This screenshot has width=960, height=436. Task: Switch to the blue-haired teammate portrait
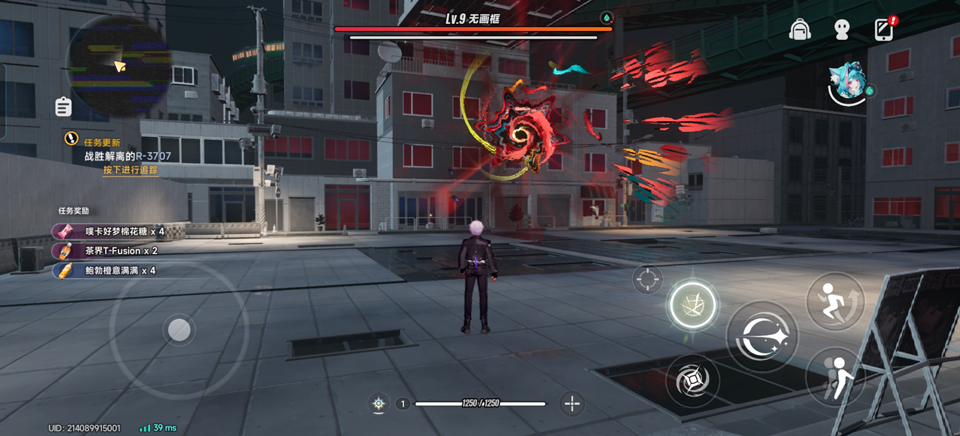point(848,82)
